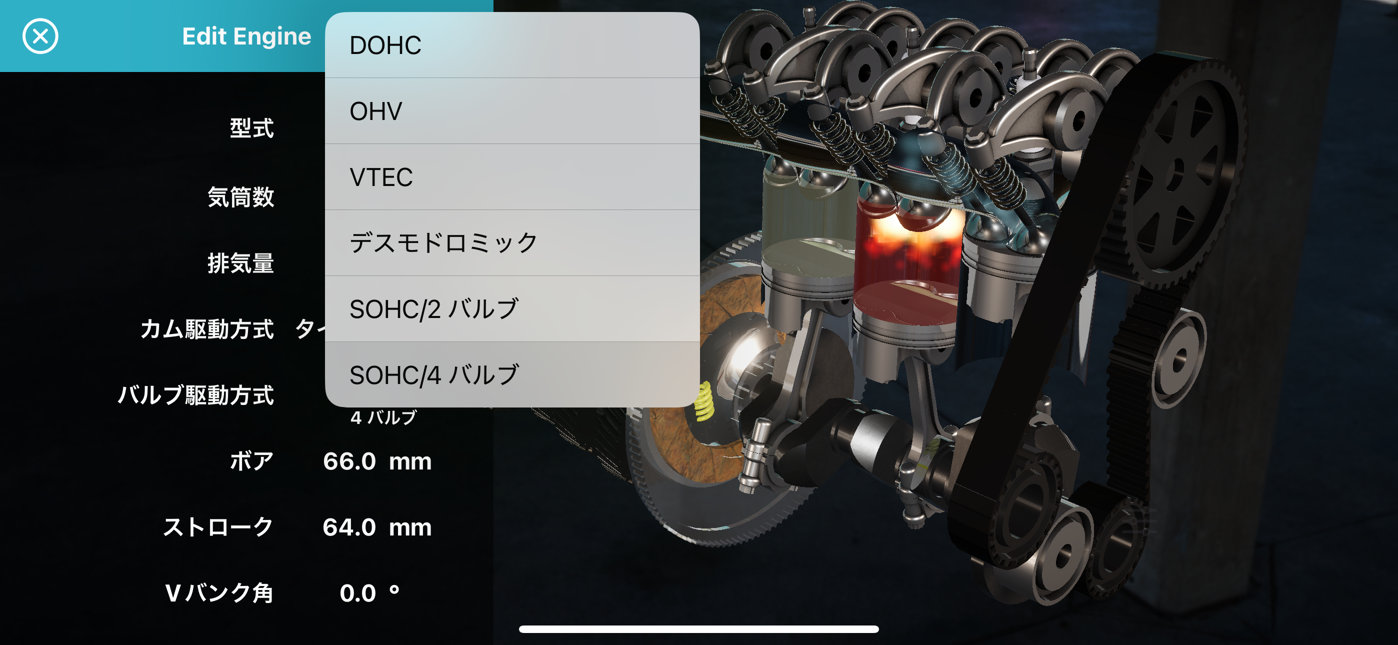Choose the デスモドロミック option
The width and height of the screenshot is (1398, 645).
511,243
